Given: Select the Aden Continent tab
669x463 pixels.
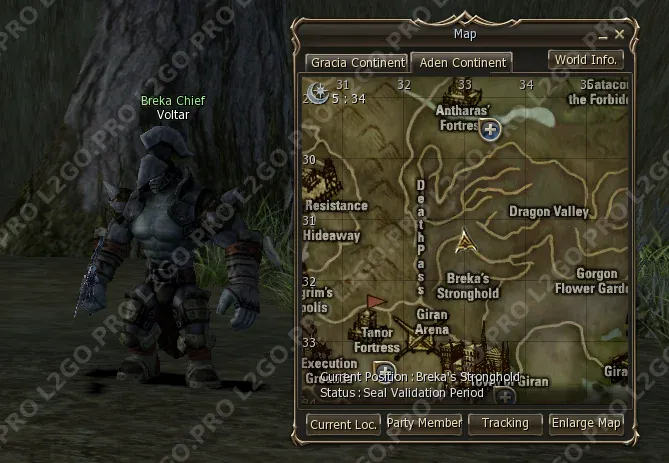Looking at the screenshot, I should click(462, 62).
